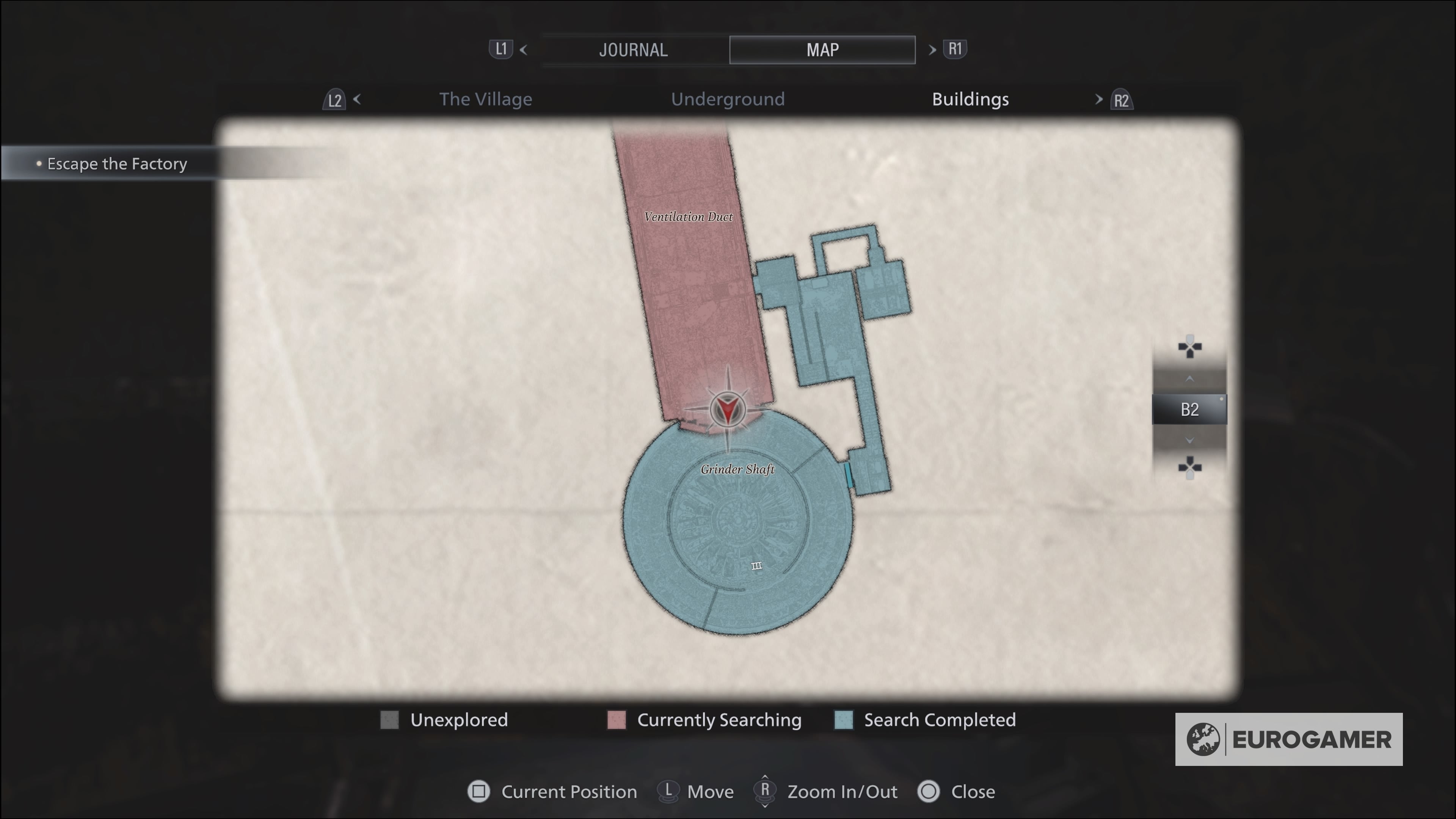1456x819 pixels.
Task: Toggle the Search Completed legend swatch
Action: click(x=843, y=720)
